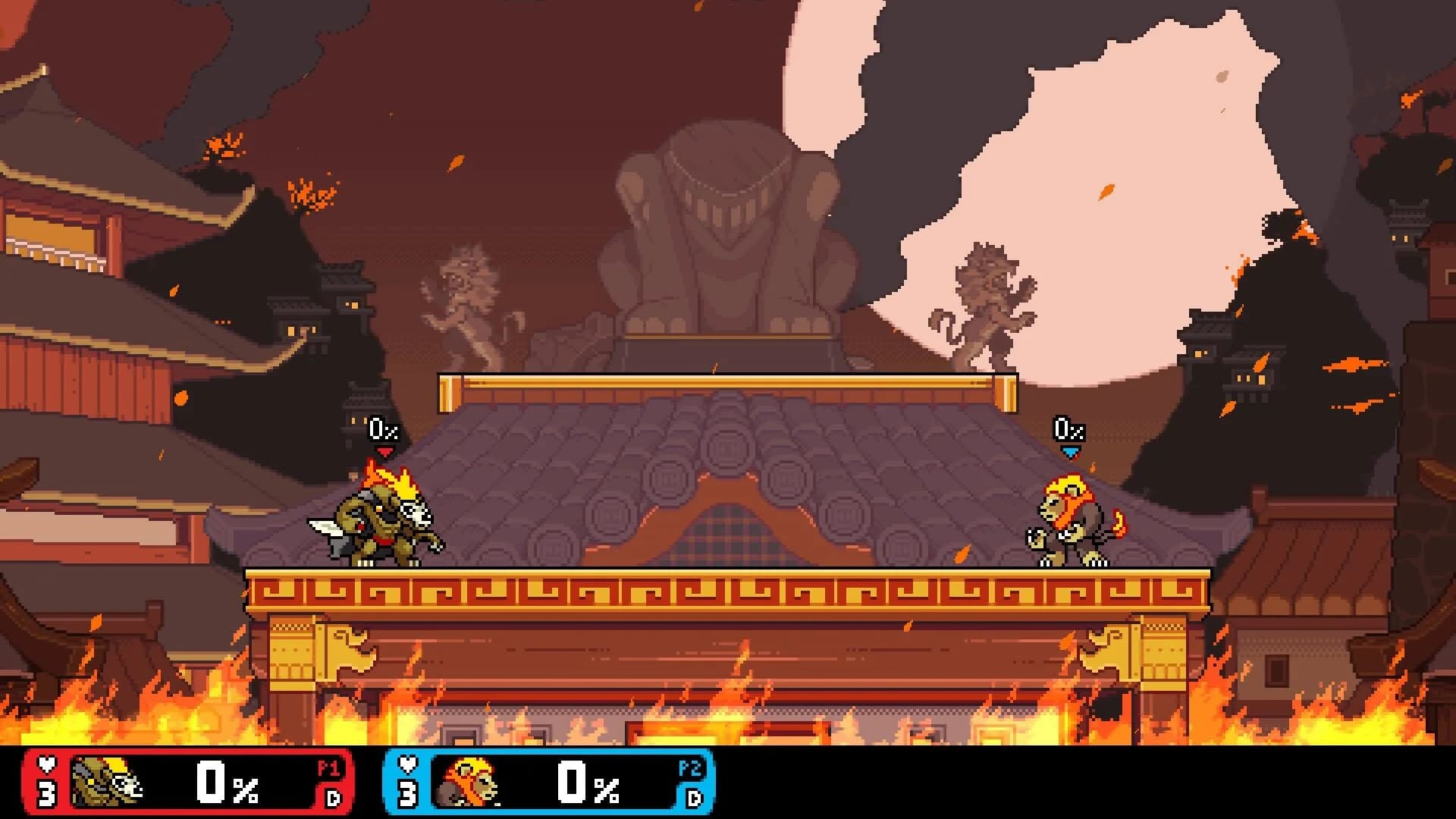
Task: Click Player 2's monkey character portrait icon
Action: (x=466, y=781)
